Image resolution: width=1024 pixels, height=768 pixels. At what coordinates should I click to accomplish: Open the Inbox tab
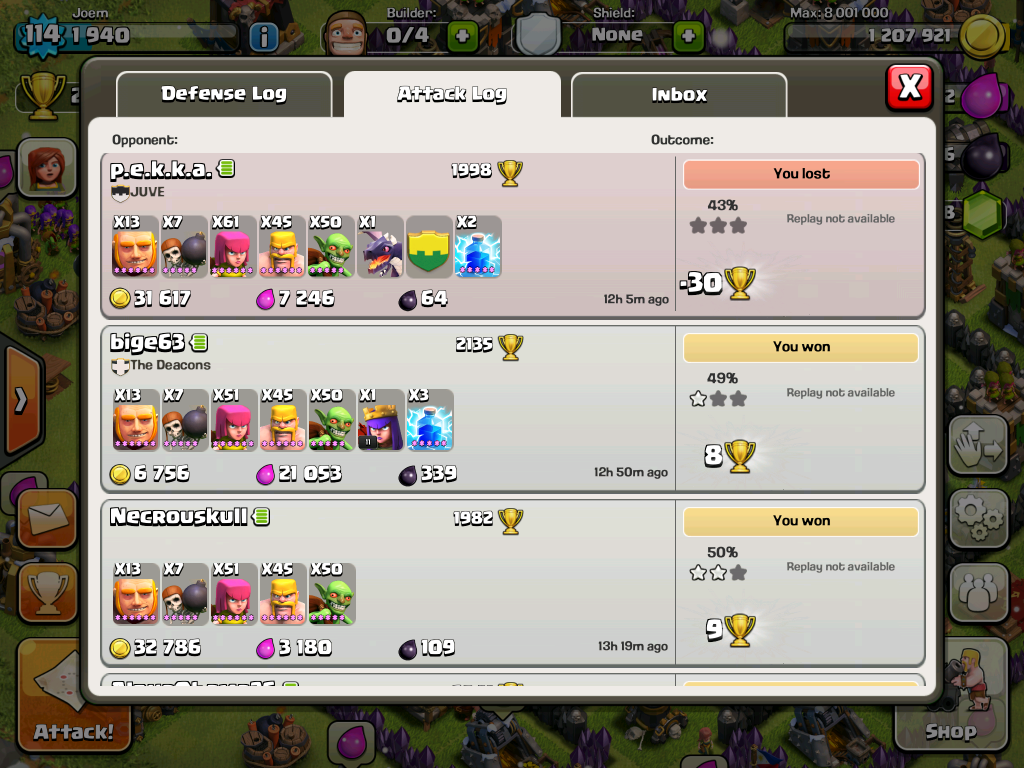coord(679,95)
